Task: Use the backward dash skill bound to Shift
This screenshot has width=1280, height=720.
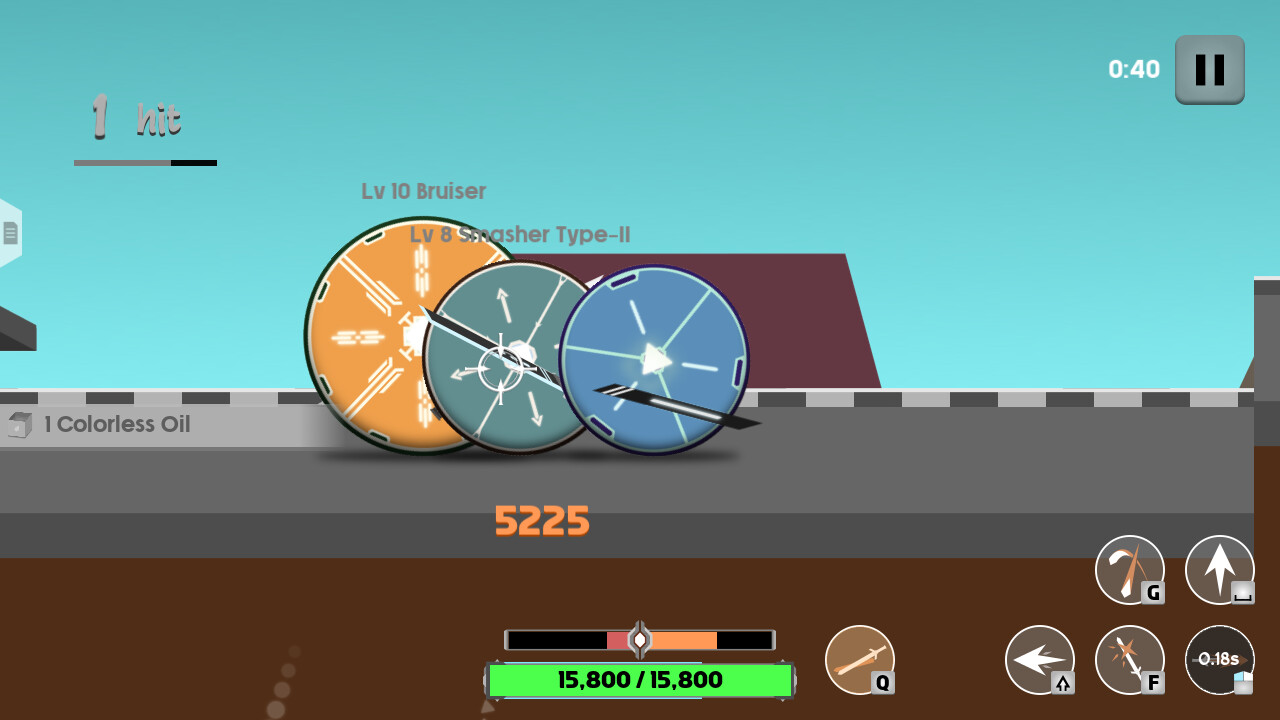Action: [x=1040, y=660]
